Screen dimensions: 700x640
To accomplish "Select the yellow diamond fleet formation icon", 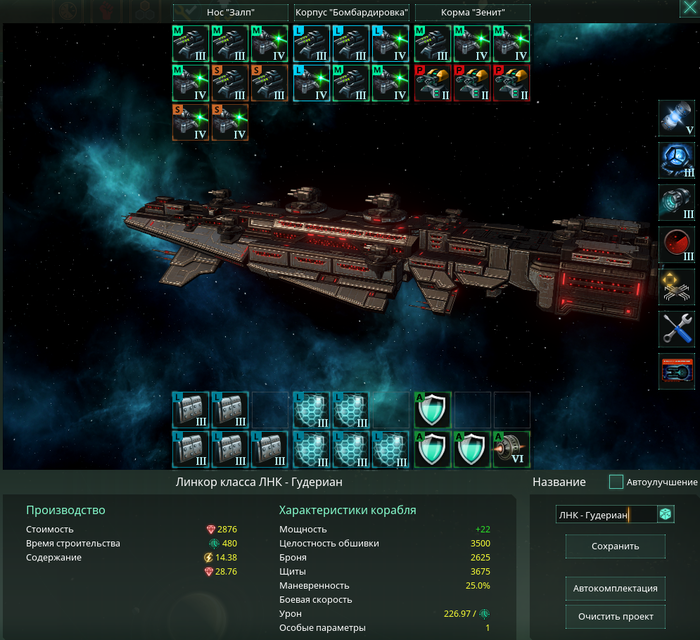I will tap(677, 286).
